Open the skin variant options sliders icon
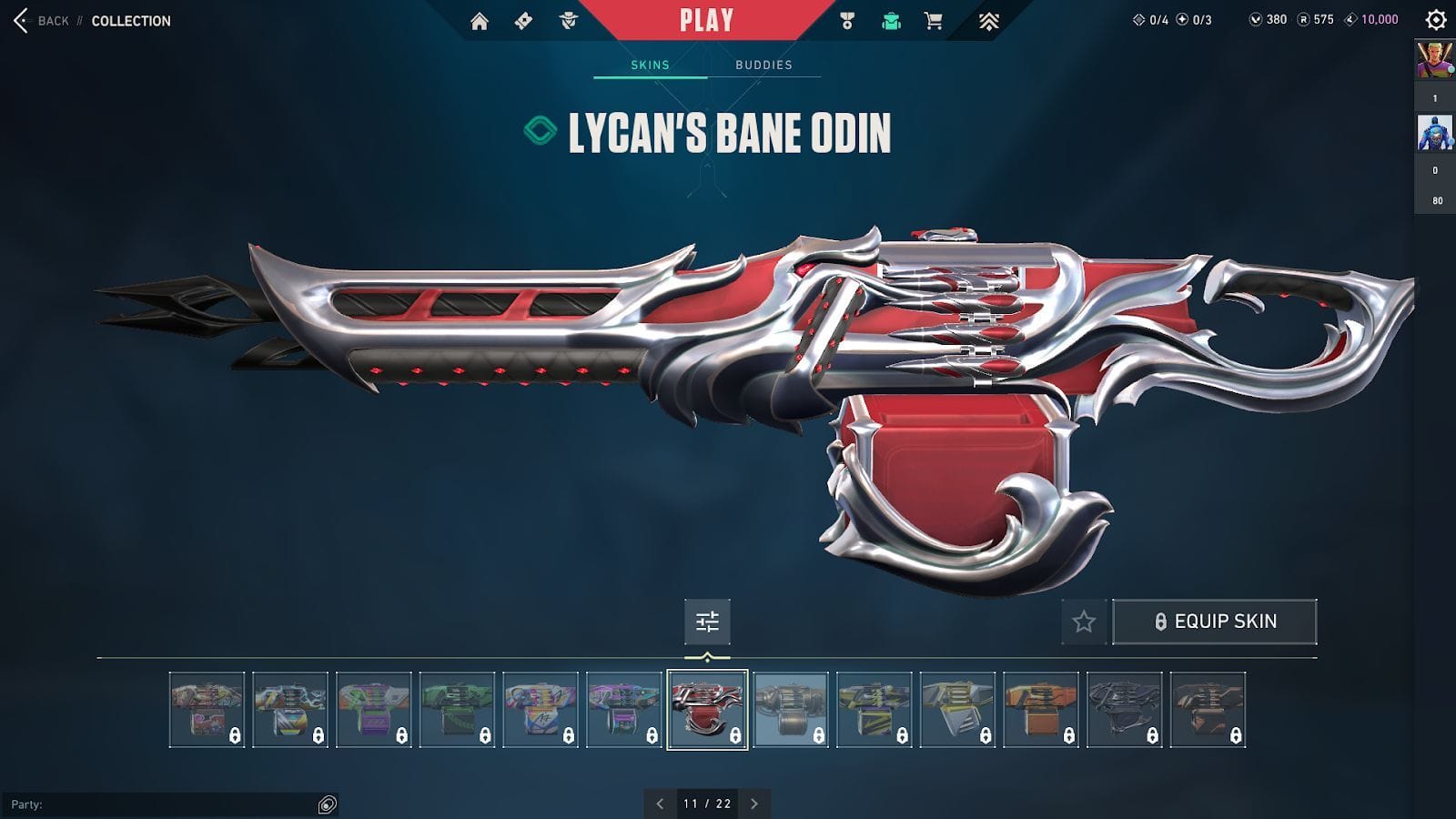This screenshot has width=1456, height=819. pos(708,622)
